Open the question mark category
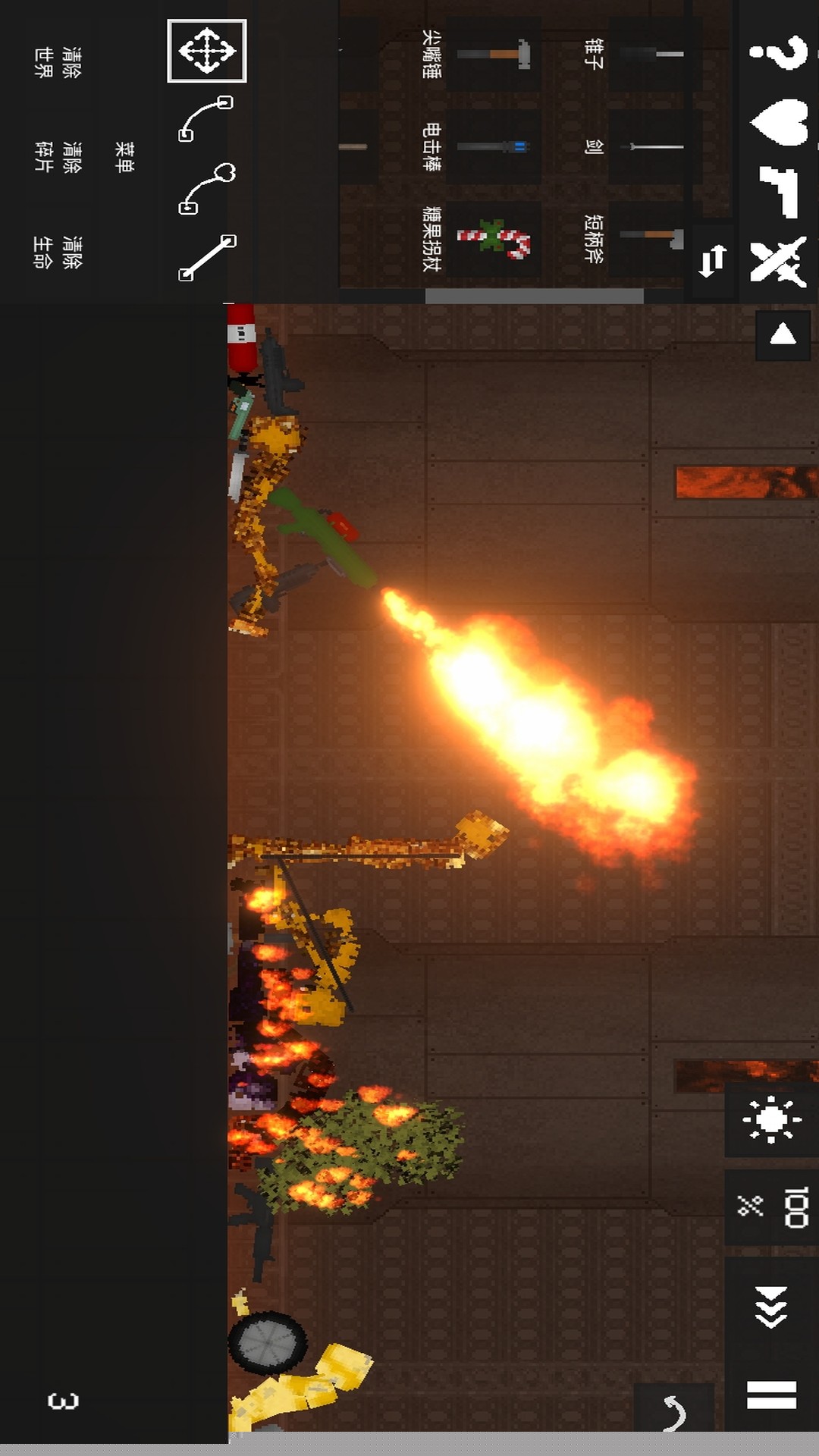This screenshot has height=1456, width=819. pyautogui.click(x=778, y=52)
